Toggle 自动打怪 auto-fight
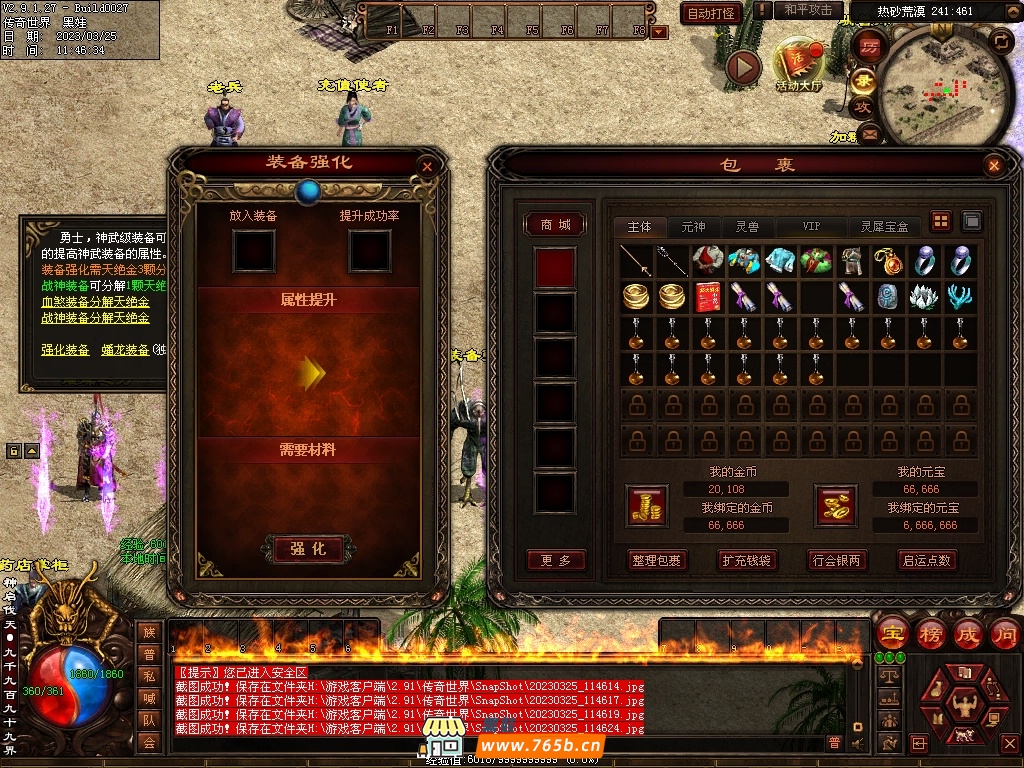Viewport: 1024px width, 768px height. tap(711, 13)
